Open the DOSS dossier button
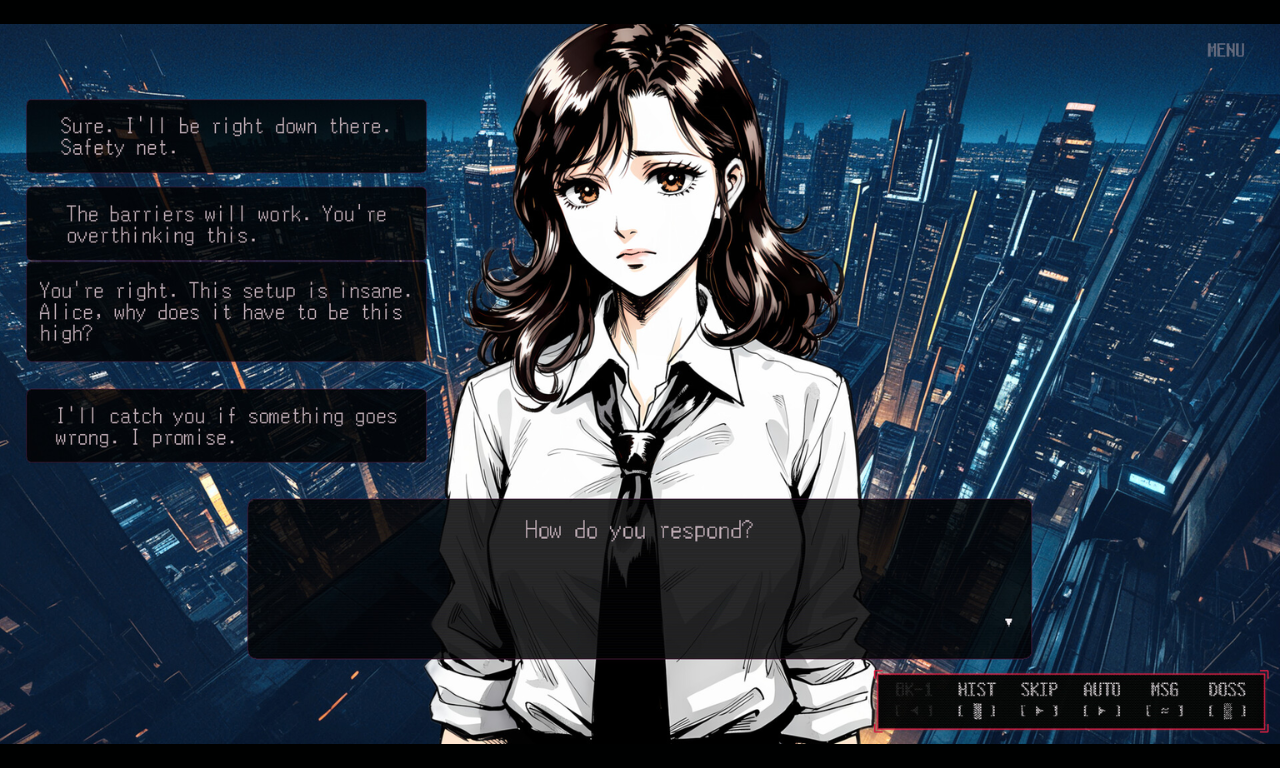The height and width of the screenshot is (768, 1280). 1227,700
